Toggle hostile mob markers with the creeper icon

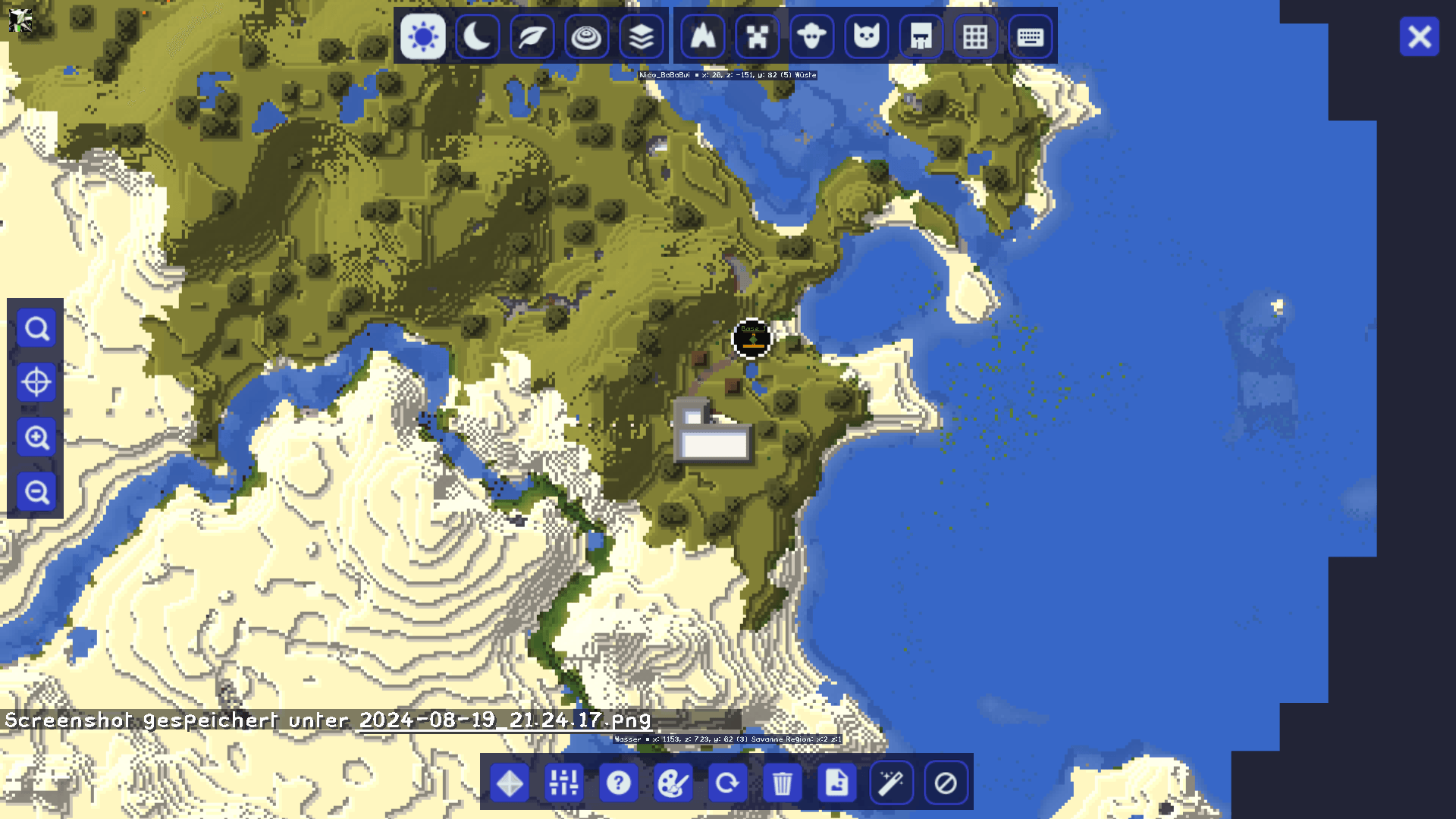(756, 36)
